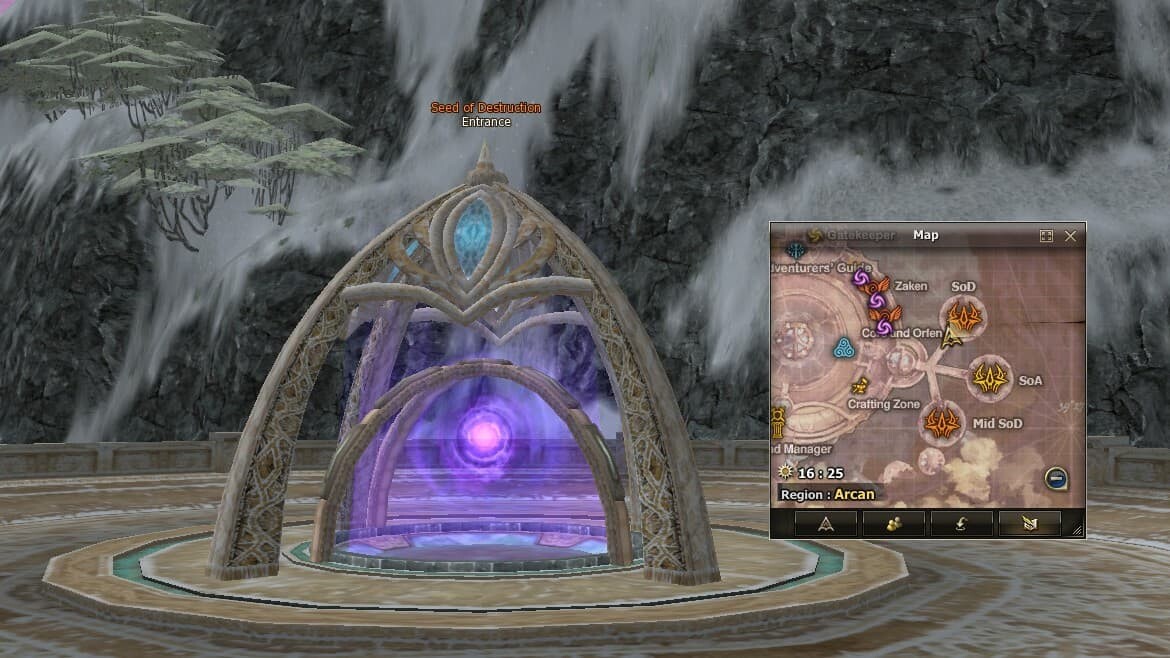Open the group-of-figures map toolbar button
The width and height of the screenshot is (1170, 658).
point(893,523)
